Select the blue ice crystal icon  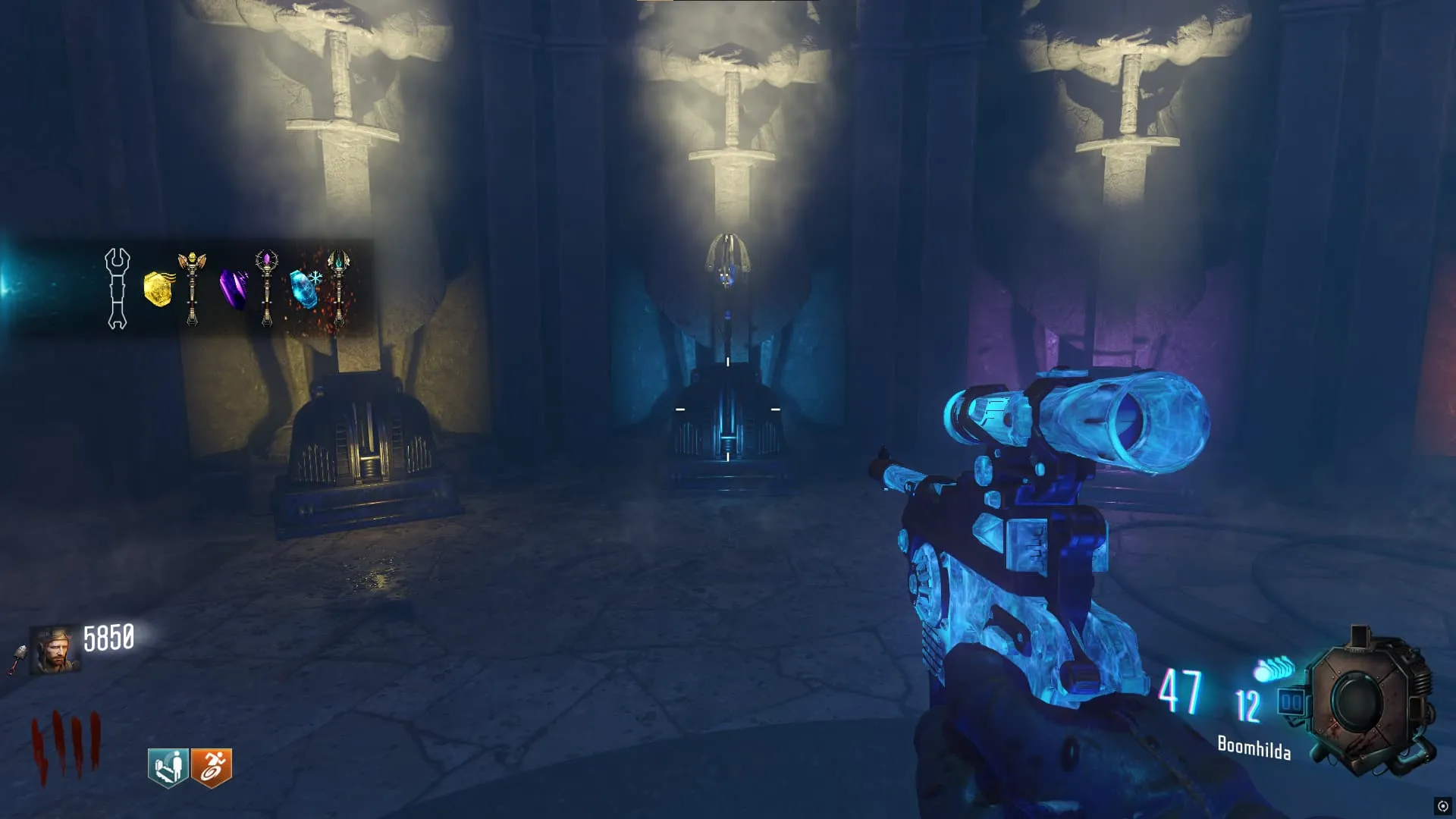click(x=304, y=289)
